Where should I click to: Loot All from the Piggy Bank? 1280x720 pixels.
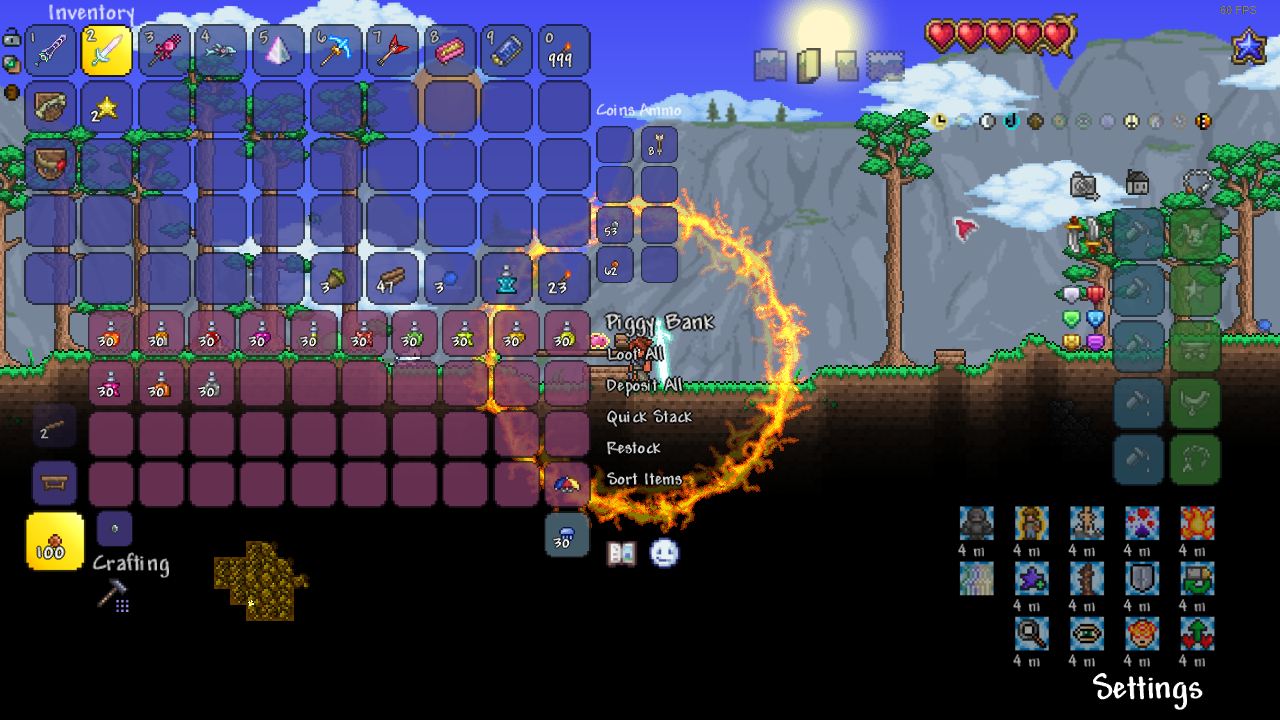[x=635, y=354]
